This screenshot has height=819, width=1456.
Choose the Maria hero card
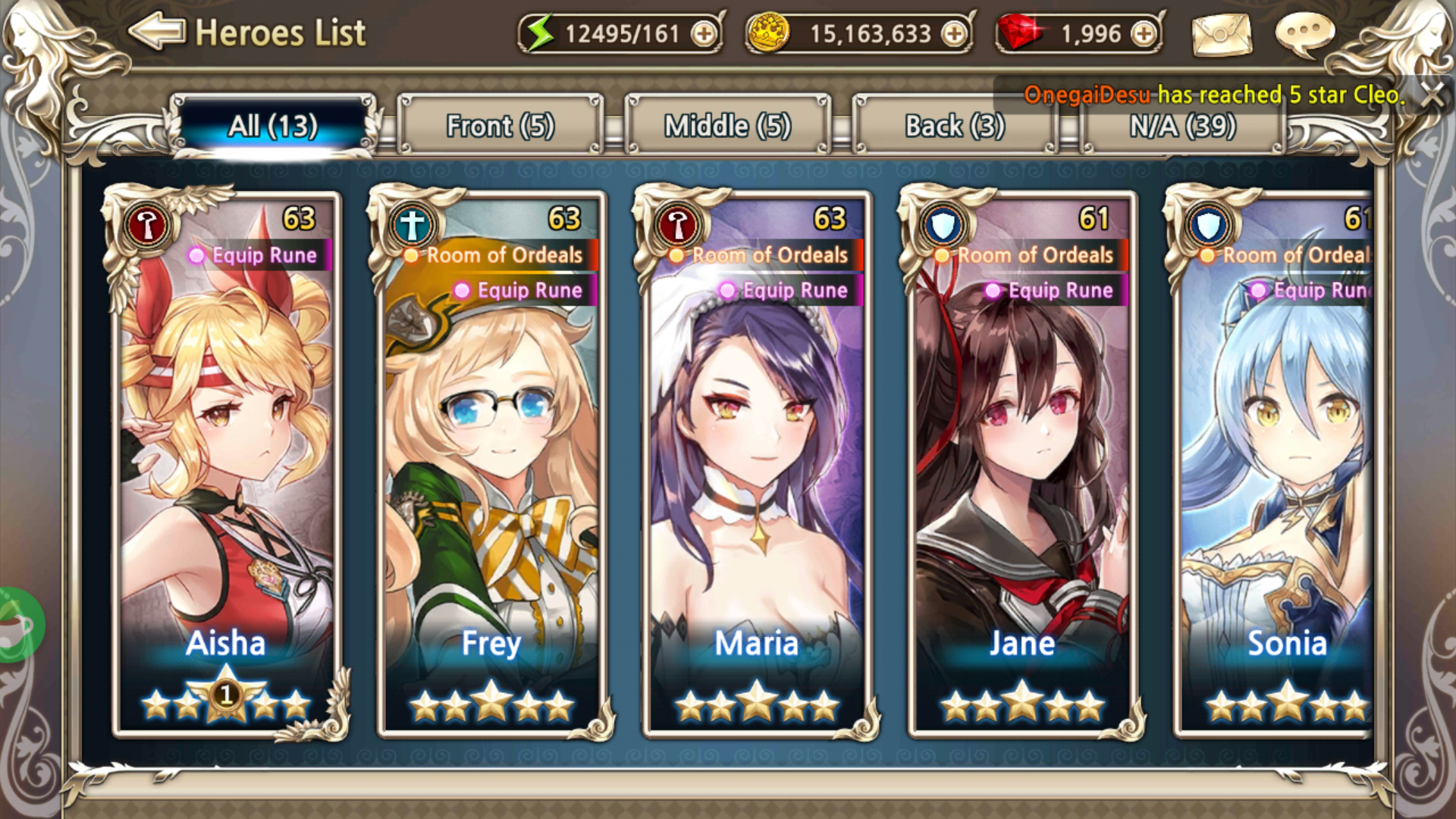coord(757,463)
